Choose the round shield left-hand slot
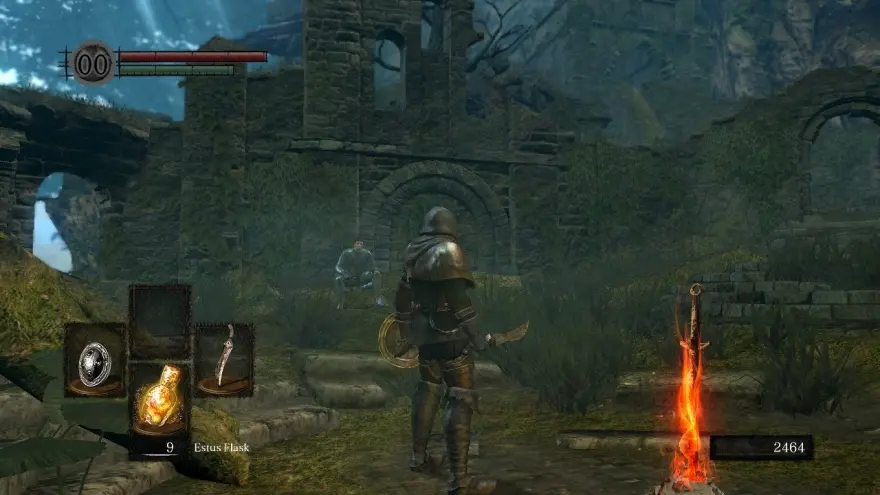Image resolution: width=880 pixels, height=495 pixels. 95,360
